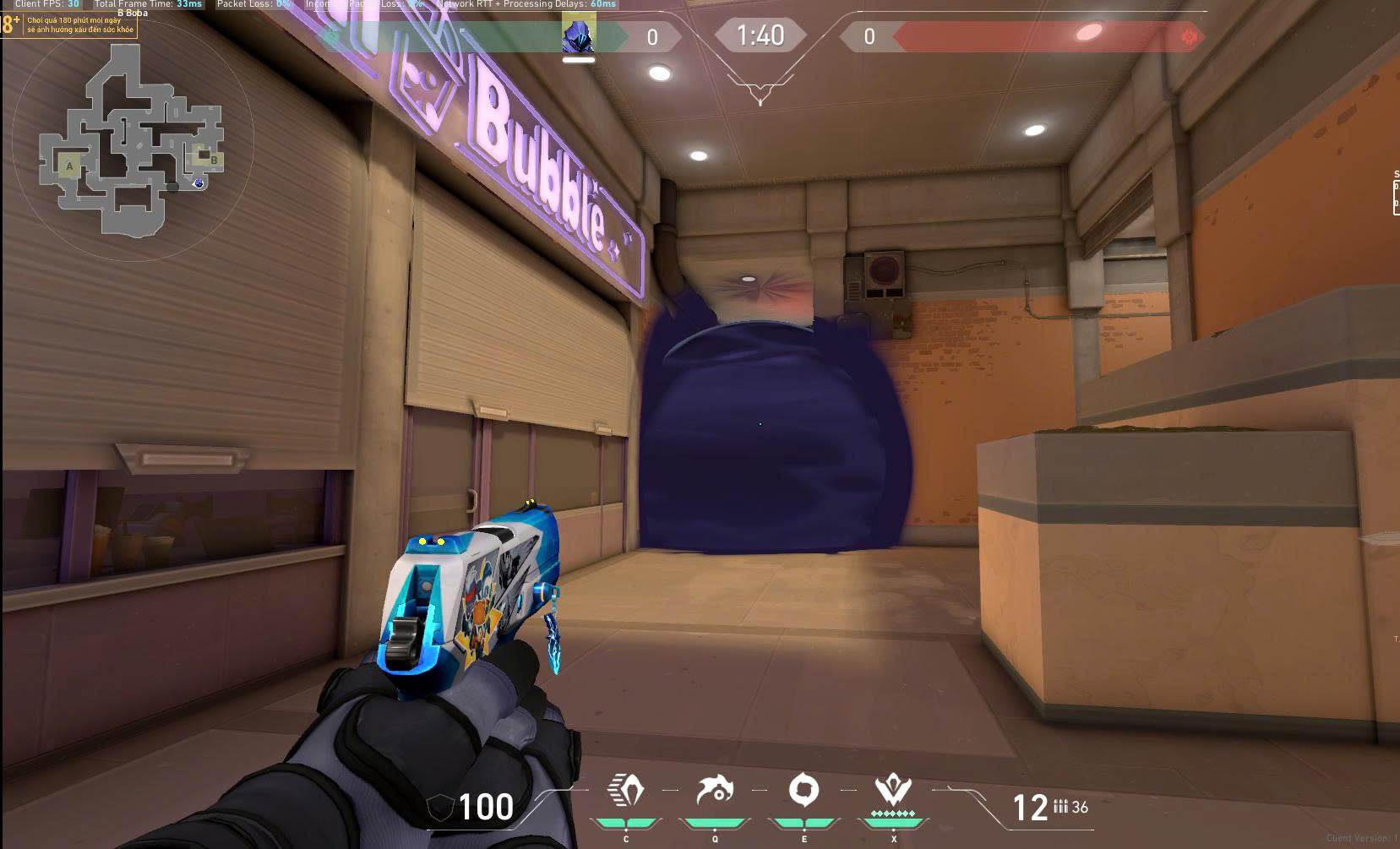Screen dimensions: 1400x849
Task: Select the A site marker on minimap
Action: (69, 166)
